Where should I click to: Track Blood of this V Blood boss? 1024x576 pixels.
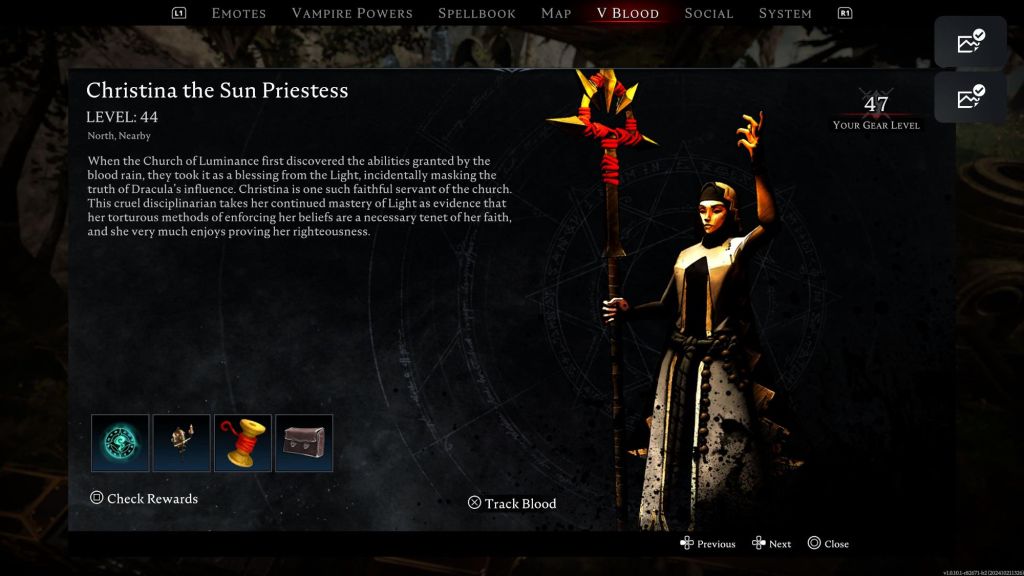click(x=512, y=503)
